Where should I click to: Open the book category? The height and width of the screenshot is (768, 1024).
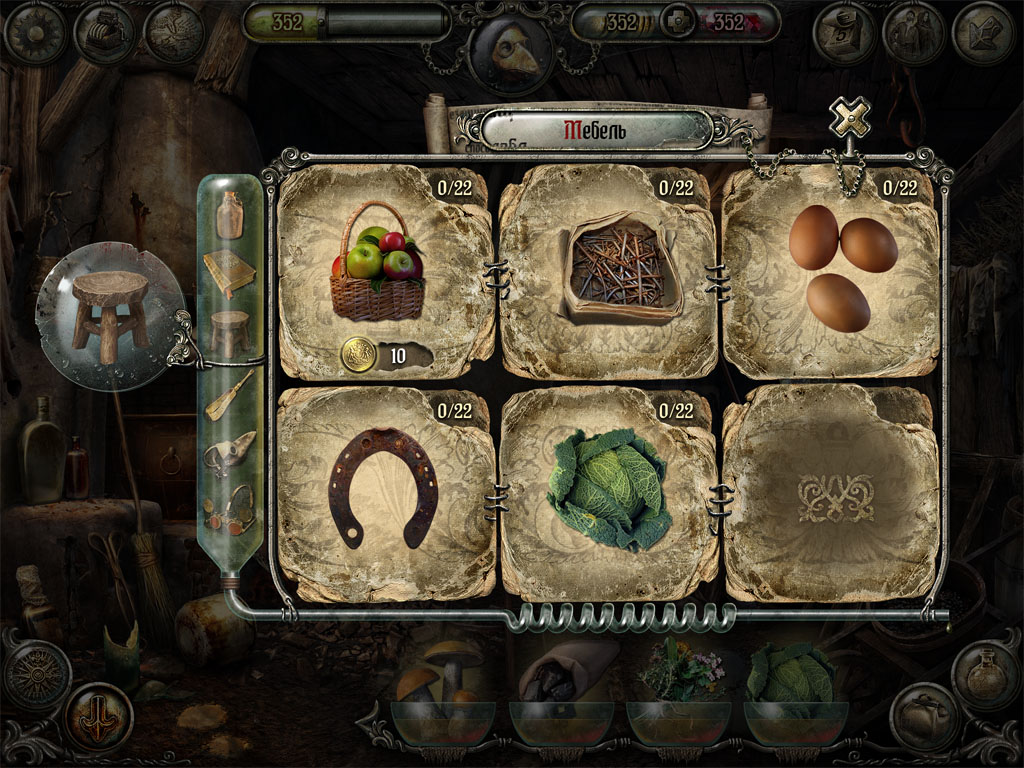229,273
